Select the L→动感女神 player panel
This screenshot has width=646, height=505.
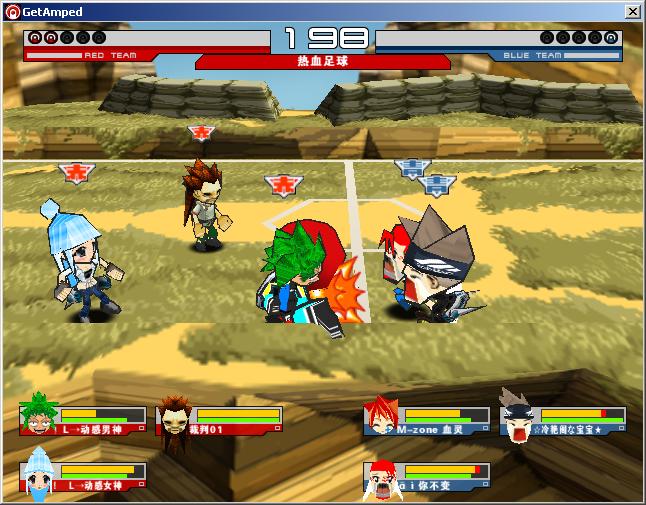84,477
